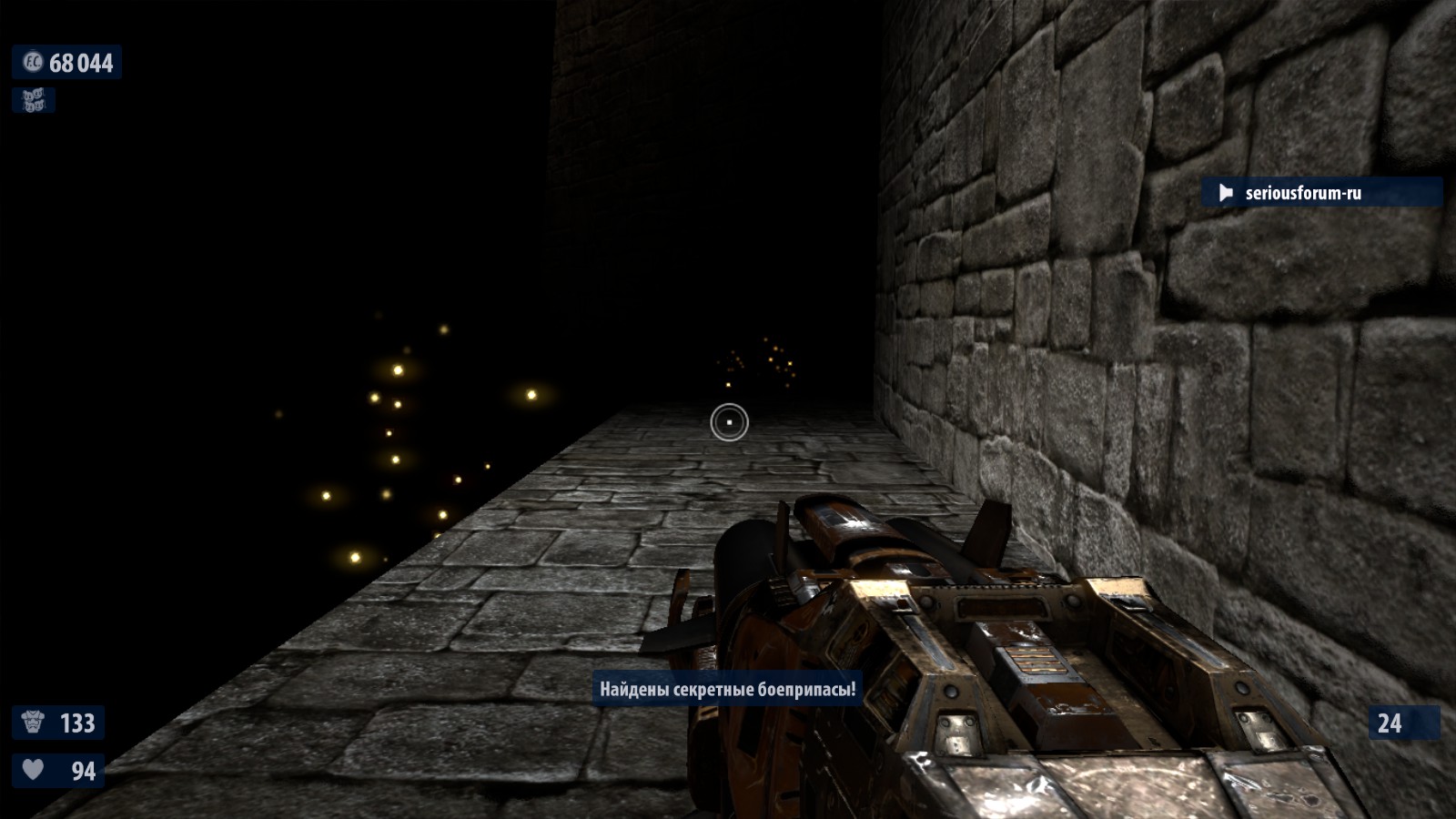Click the four-faces icon below the score
The image size is (1456, 819).
click(x=34, y=100)
